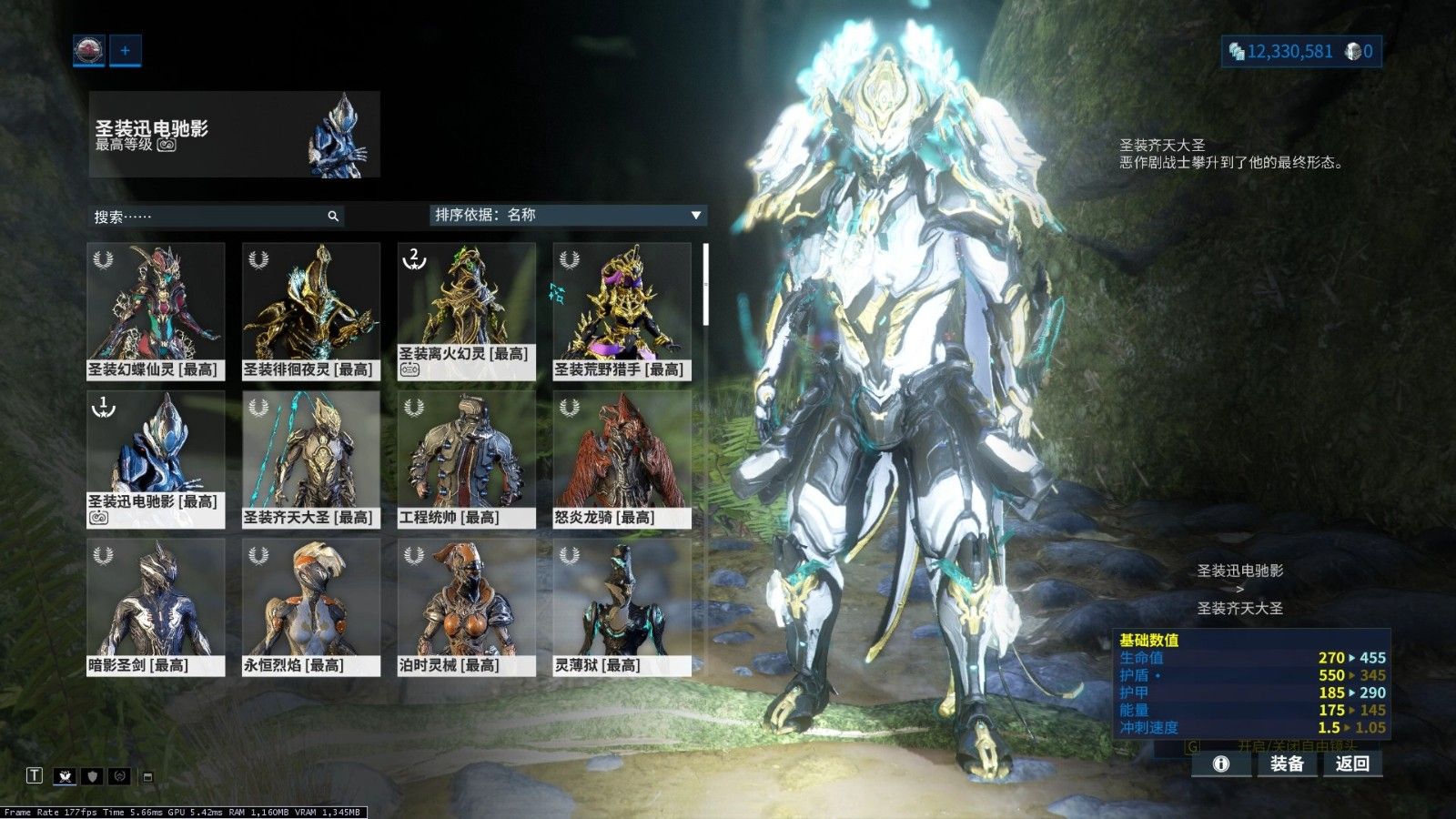Viewport: 1456px width, 819px height.
Task: Select the 圣装齐天大圣 warframe tile
Action: click(310, 460)
